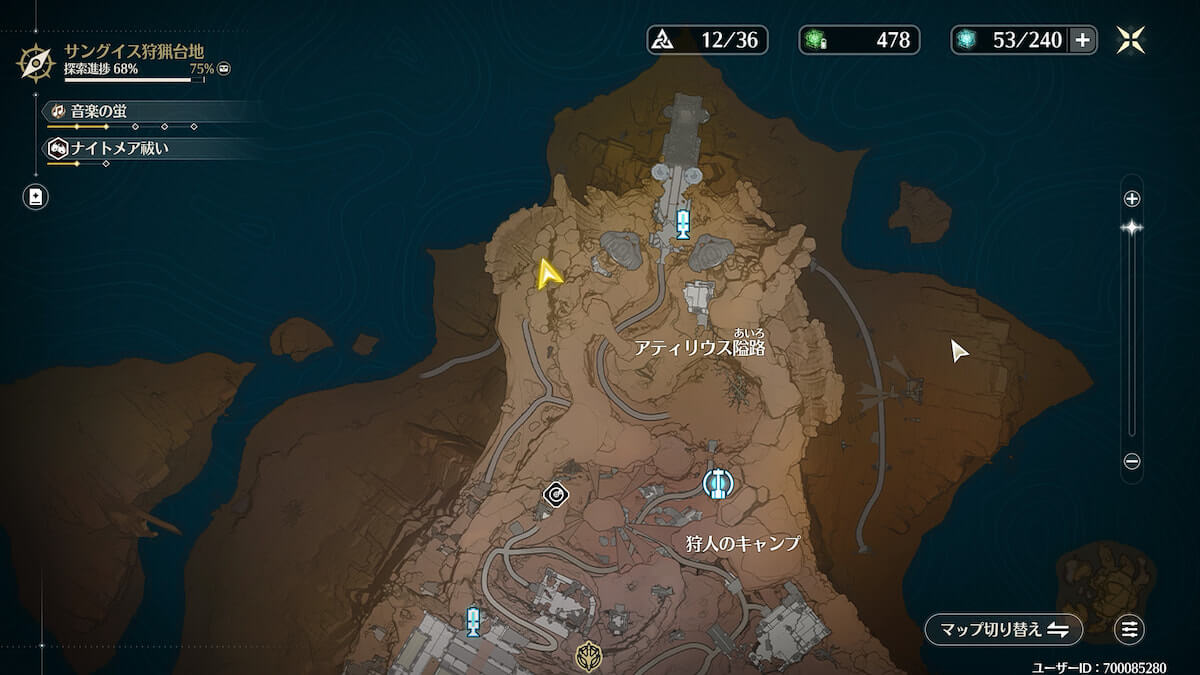The width and height of the screenshot is (1200, 675).
Task: Close the map with the X button
Action: pyautogui.click(x=1131, y=40)
